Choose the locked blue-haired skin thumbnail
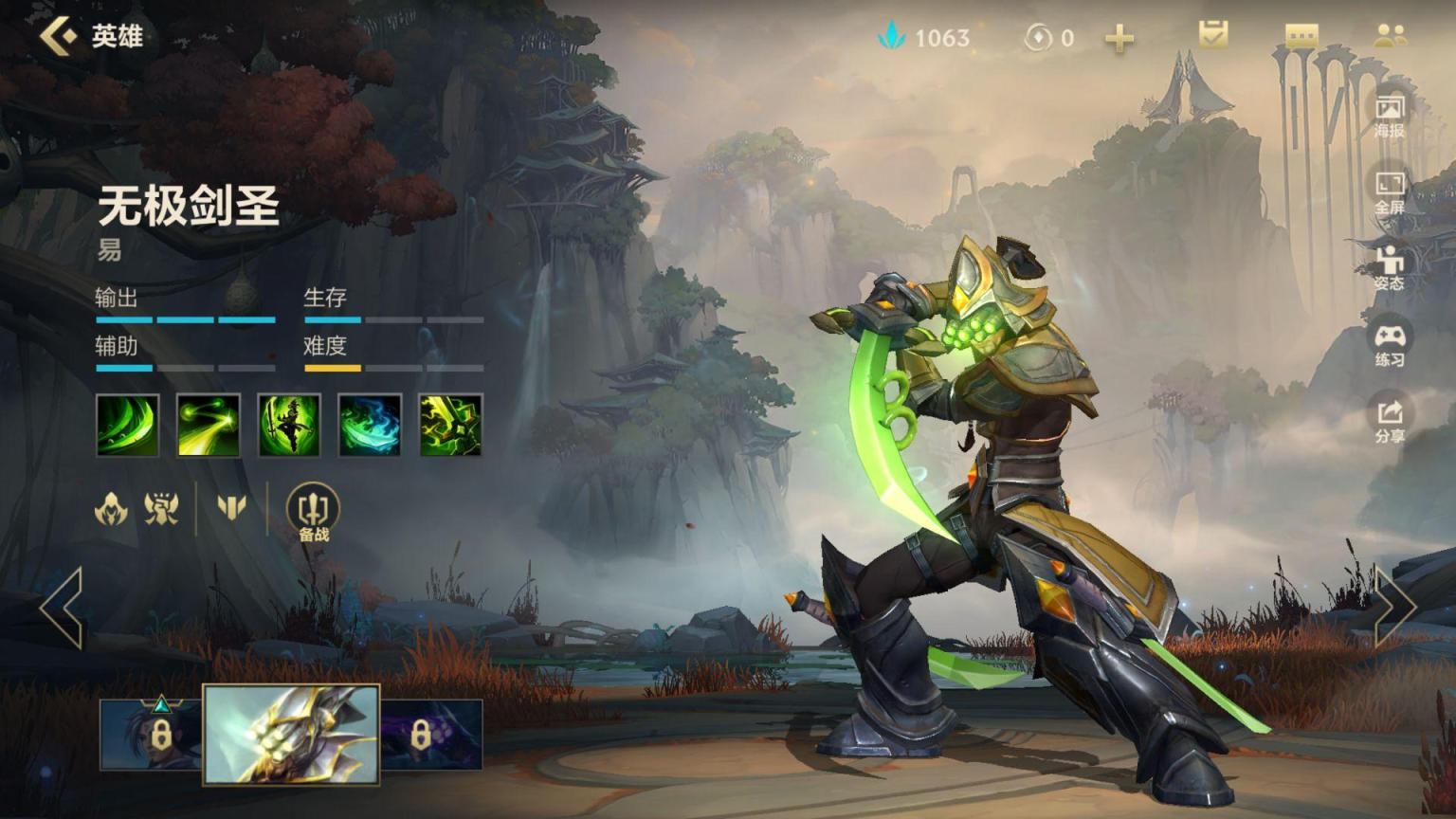The image size is (1456, 819). 152,734
